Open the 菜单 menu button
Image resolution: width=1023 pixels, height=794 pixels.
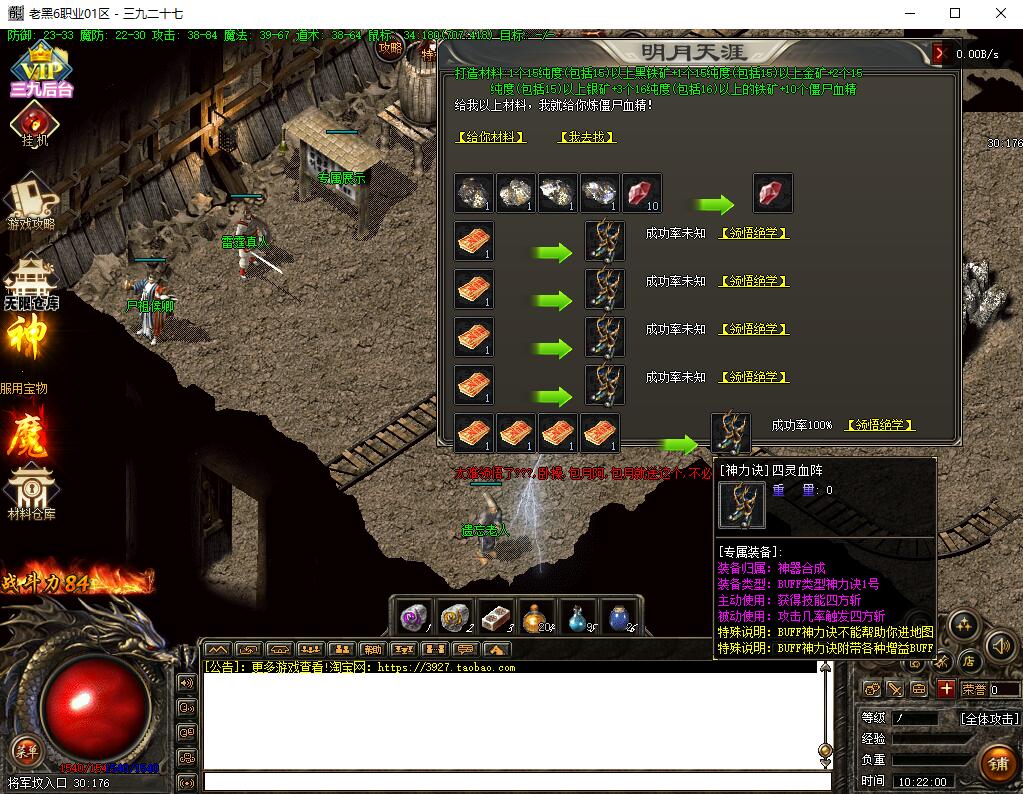point(25,750)
